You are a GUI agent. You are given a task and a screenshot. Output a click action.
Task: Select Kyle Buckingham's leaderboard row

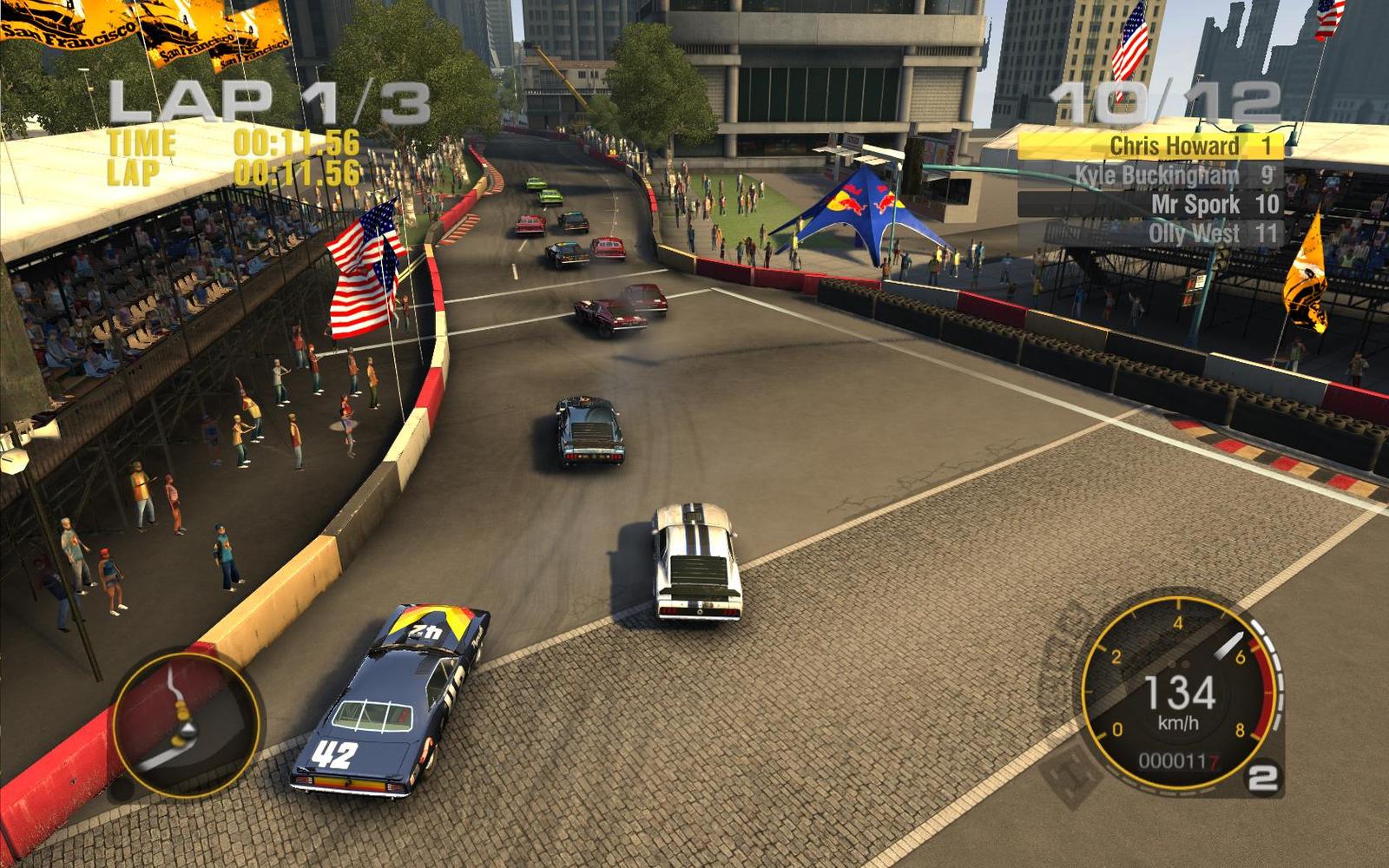[x=1149, y=175]
